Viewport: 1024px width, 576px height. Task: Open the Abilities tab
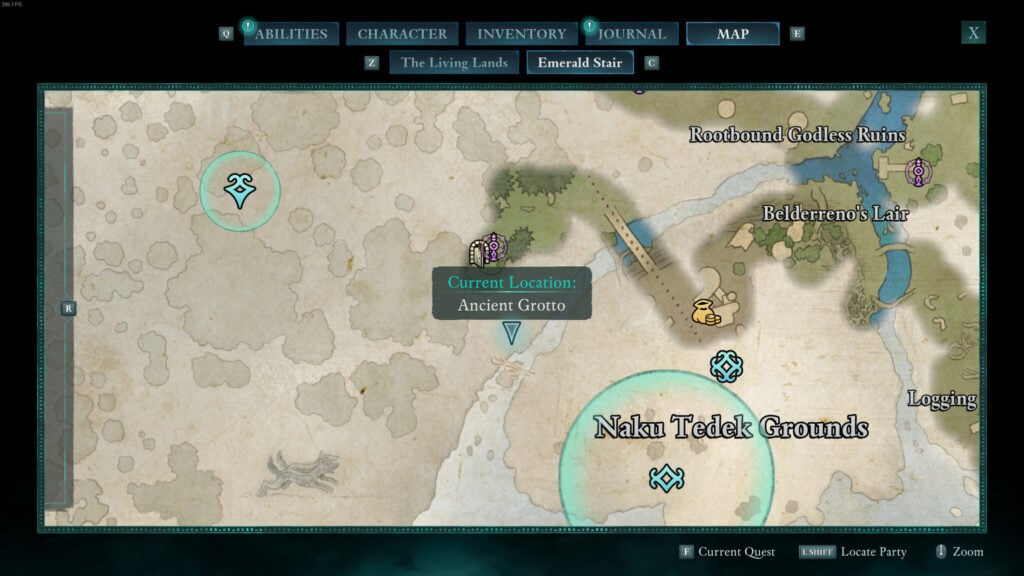pos(290,34)
